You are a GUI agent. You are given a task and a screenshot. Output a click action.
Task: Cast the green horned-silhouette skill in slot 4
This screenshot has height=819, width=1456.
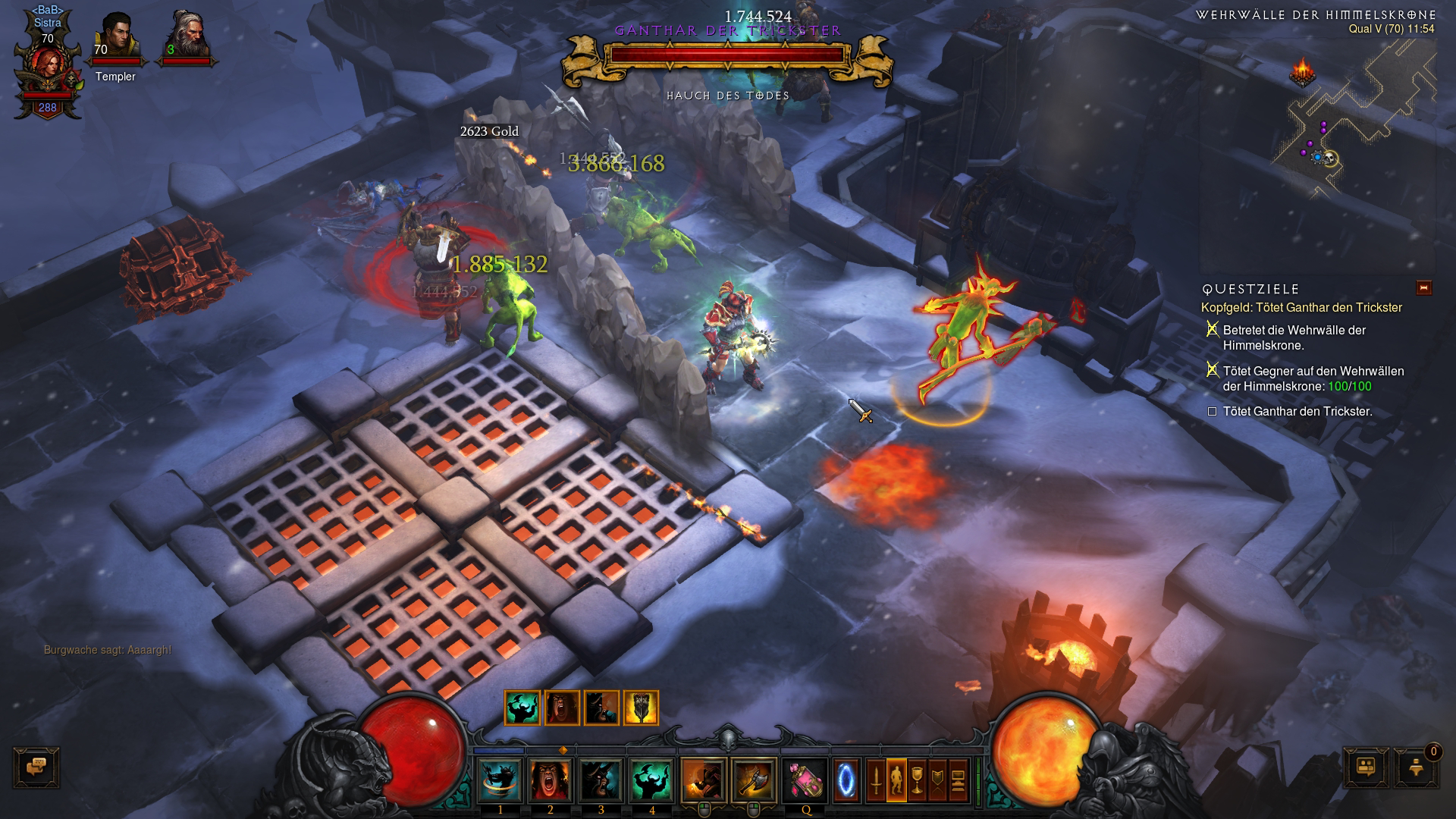[651, 780]
